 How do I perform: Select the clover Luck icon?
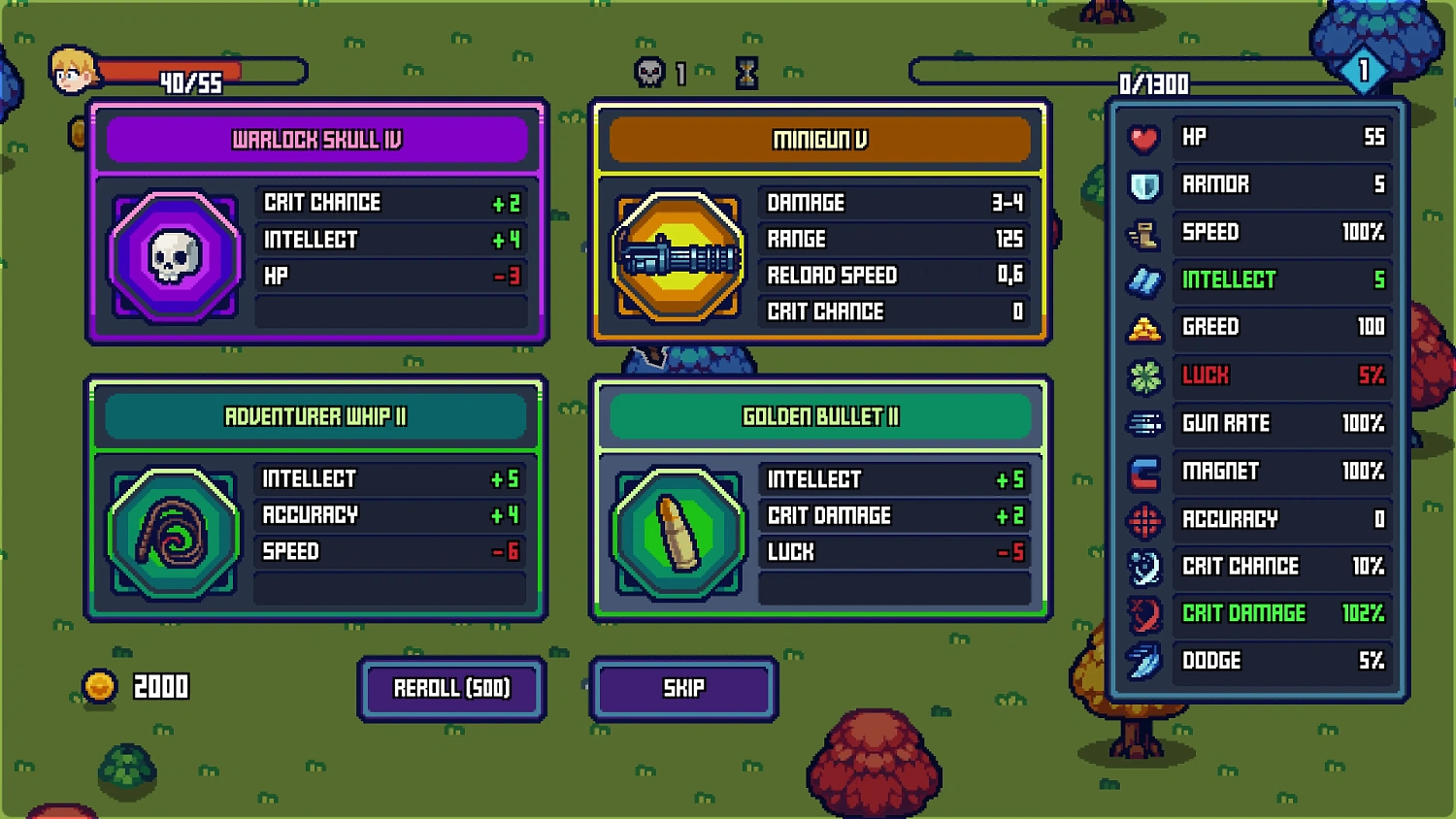click(1143, 377)
